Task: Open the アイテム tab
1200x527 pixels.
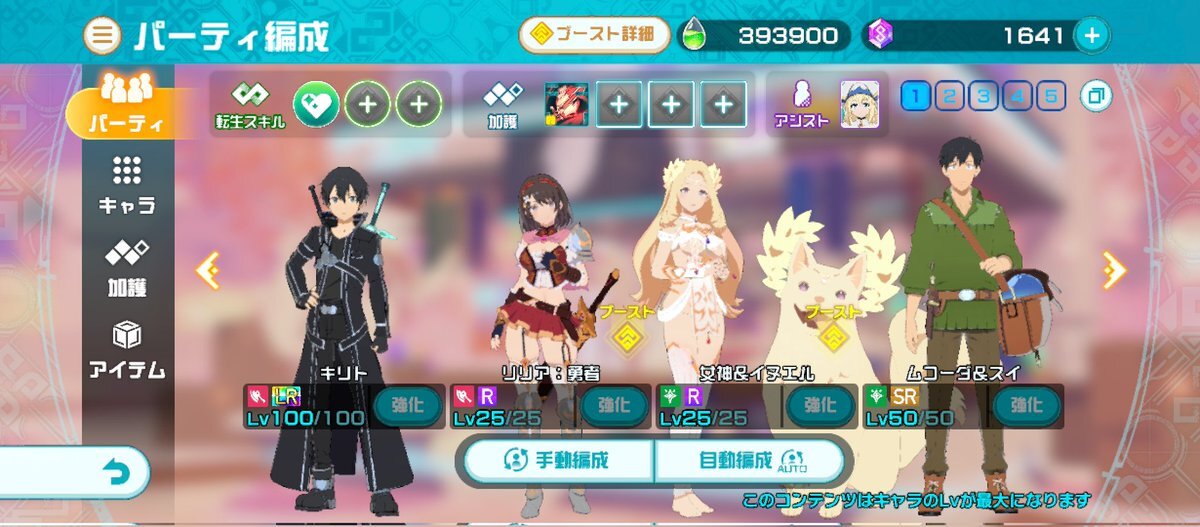Action: pyautogui.click(x=126, y=350)
